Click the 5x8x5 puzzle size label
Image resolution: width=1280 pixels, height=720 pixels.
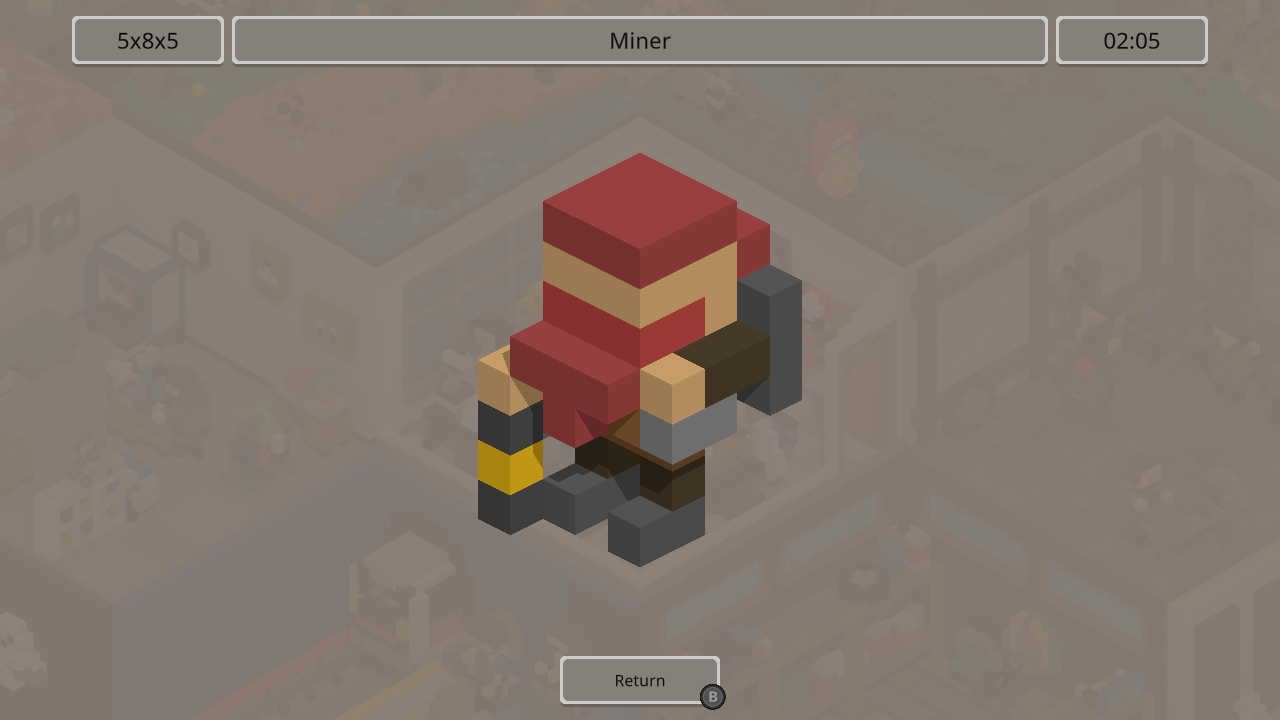(x=147, y=40)
